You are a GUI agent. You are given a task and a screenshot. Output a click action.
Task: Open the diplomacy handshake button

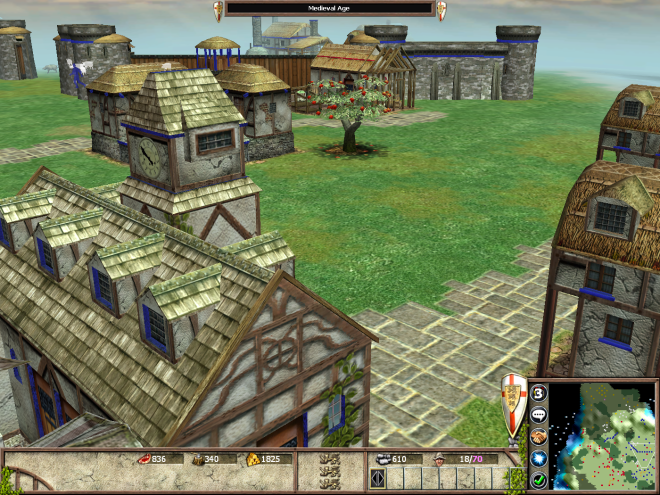[538, 435]
